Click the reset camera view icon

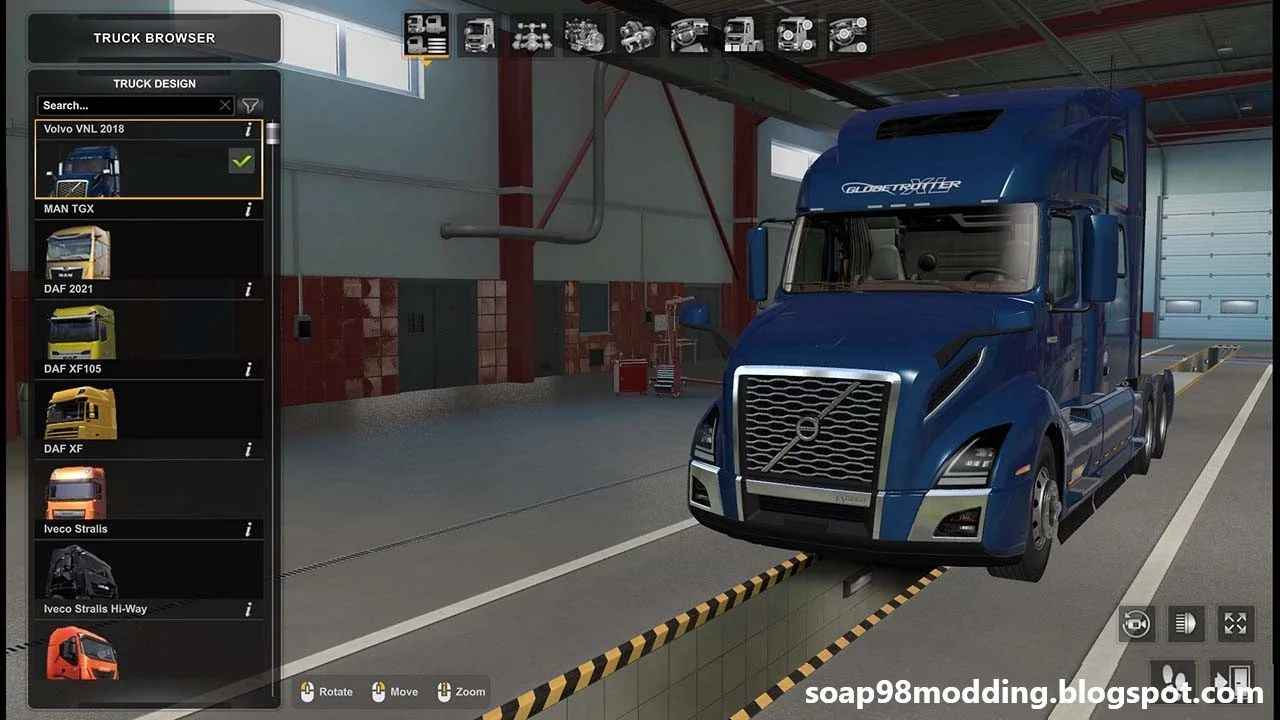(1138, 623)
